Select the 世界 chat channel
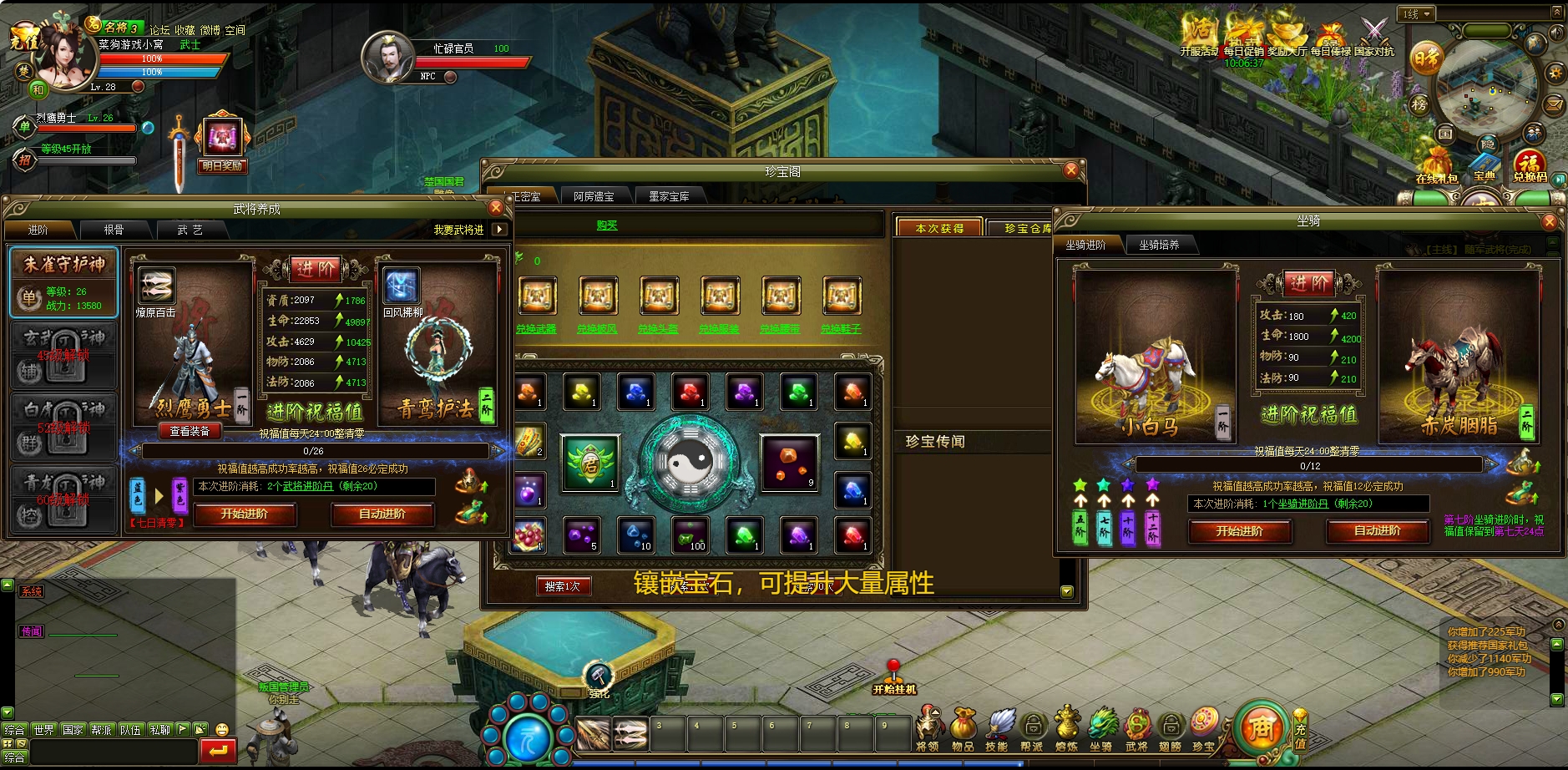The image size is (1568, 770). point(43,730)
